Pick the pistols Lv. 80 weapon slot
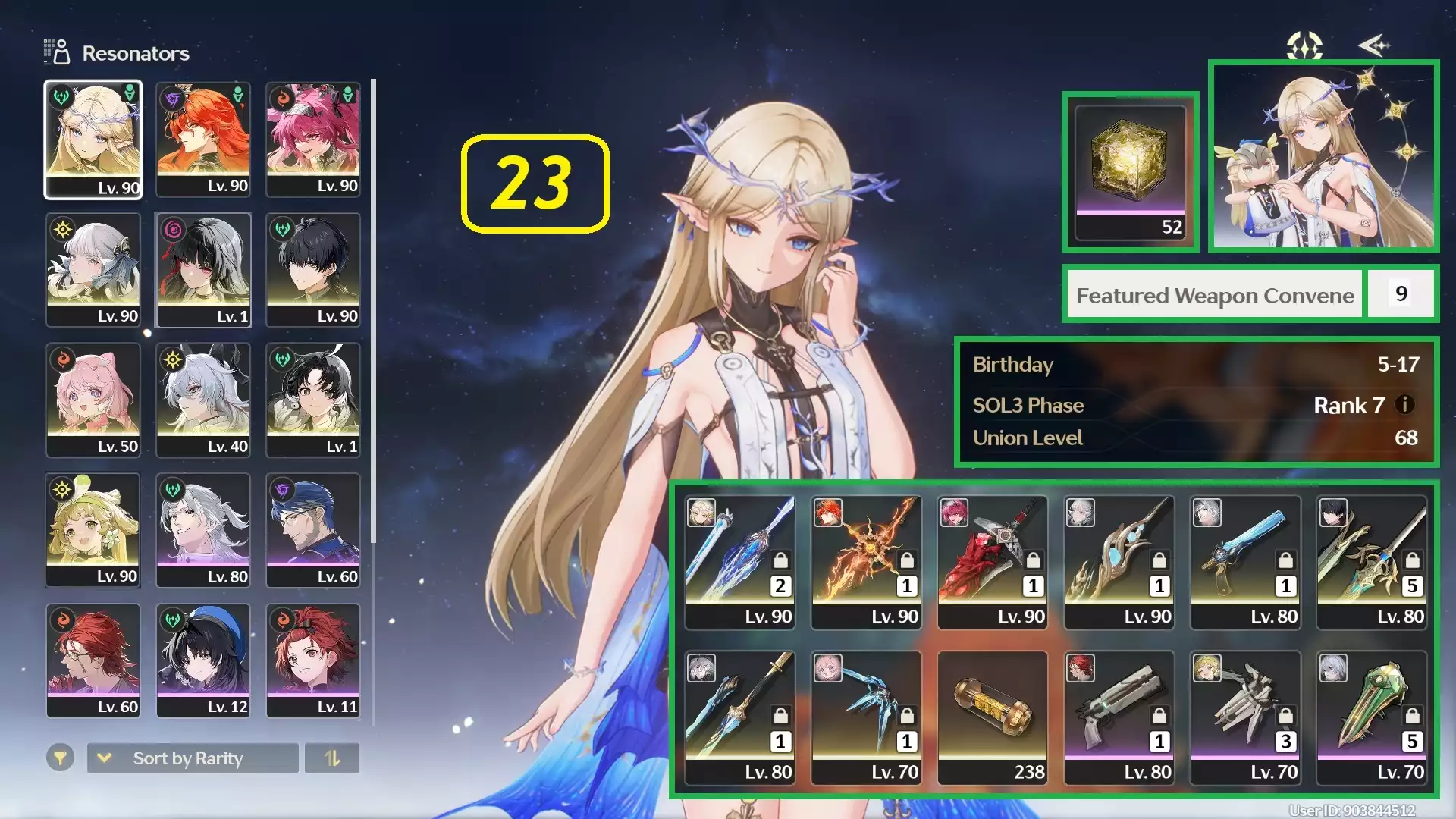Screen dimensions: 1456x819 1119,717
